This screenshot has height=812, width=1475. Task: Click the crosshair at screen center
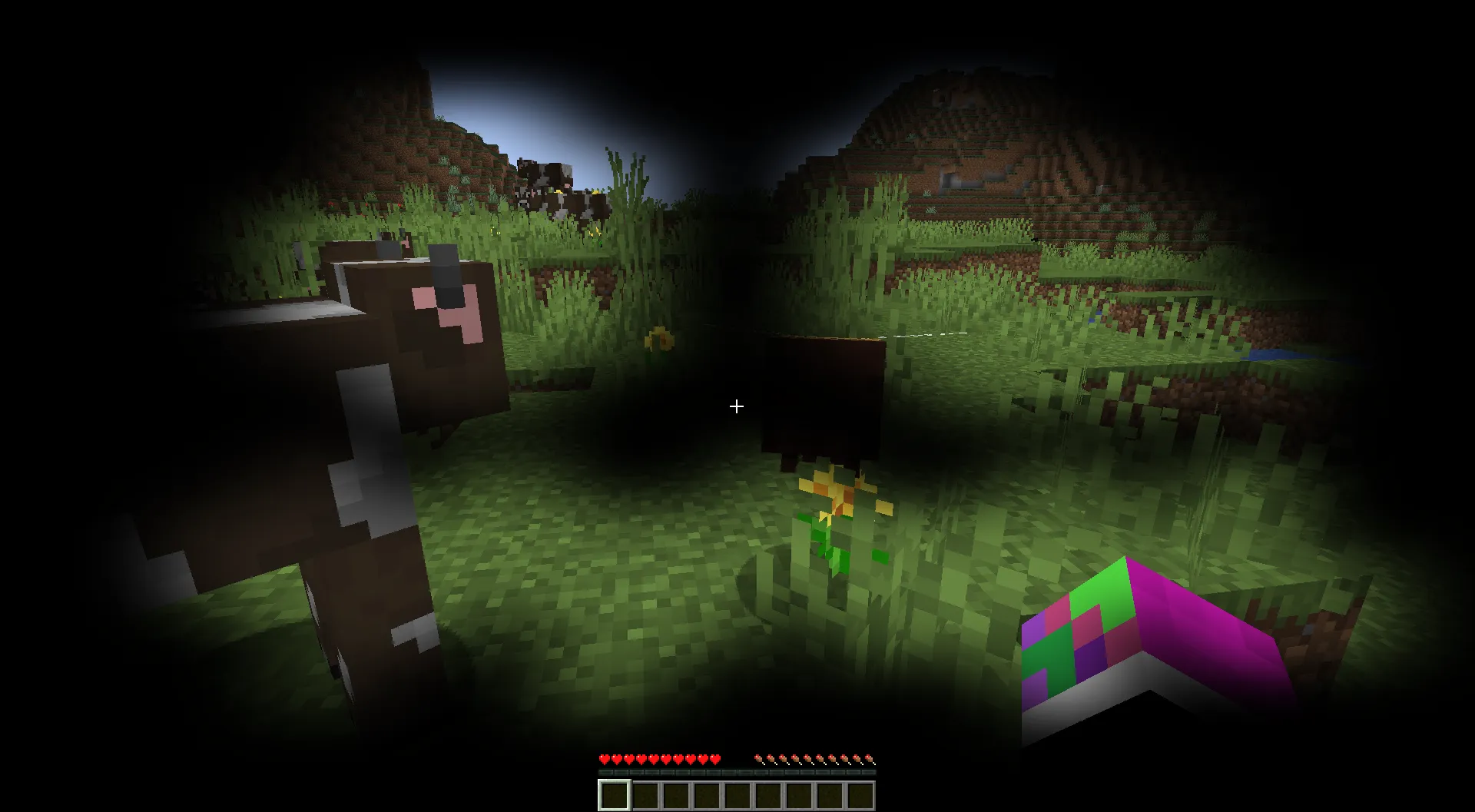(x=737, y=406)
